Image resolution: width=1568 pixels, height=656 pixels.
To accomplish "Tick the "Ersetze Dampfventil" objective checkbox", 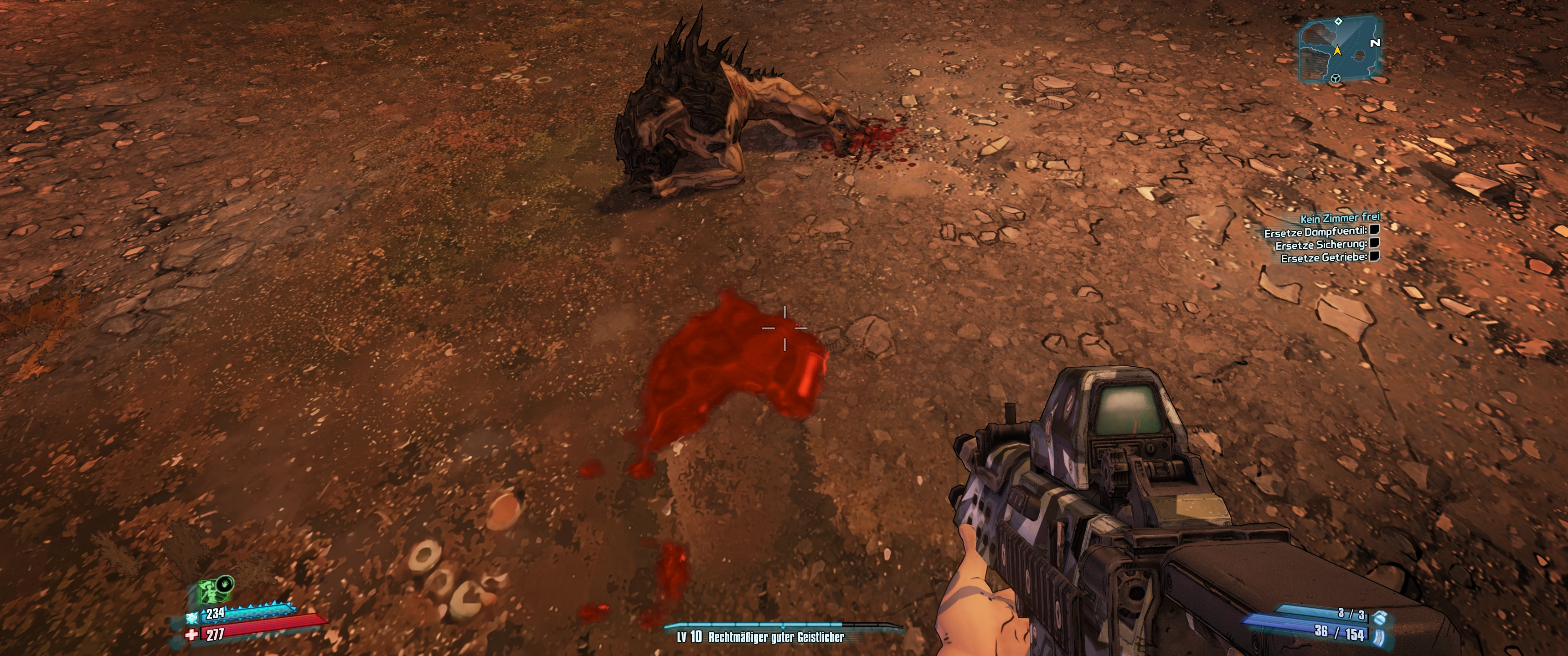I will point(1374,231).
